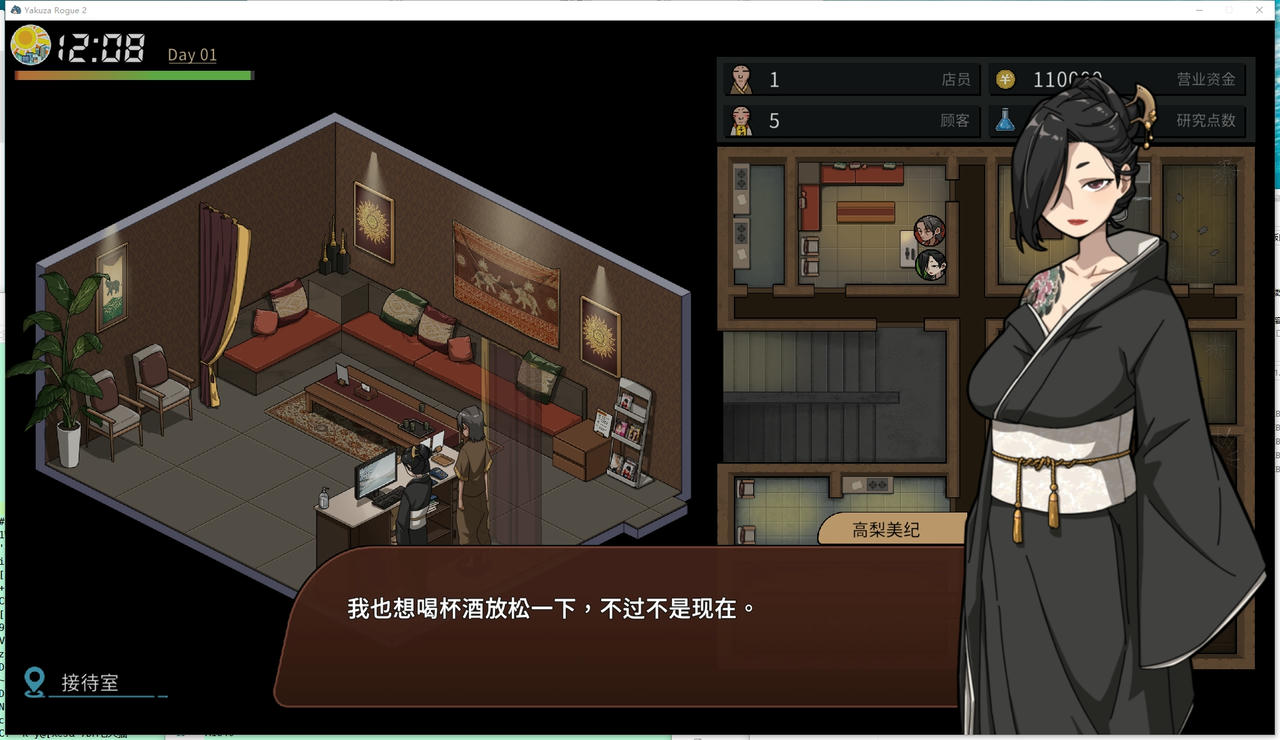This screenshot has height=740, width=1280.
Task: Click the customer portrait icon beside 顾客 count
Action: point(741,121)
